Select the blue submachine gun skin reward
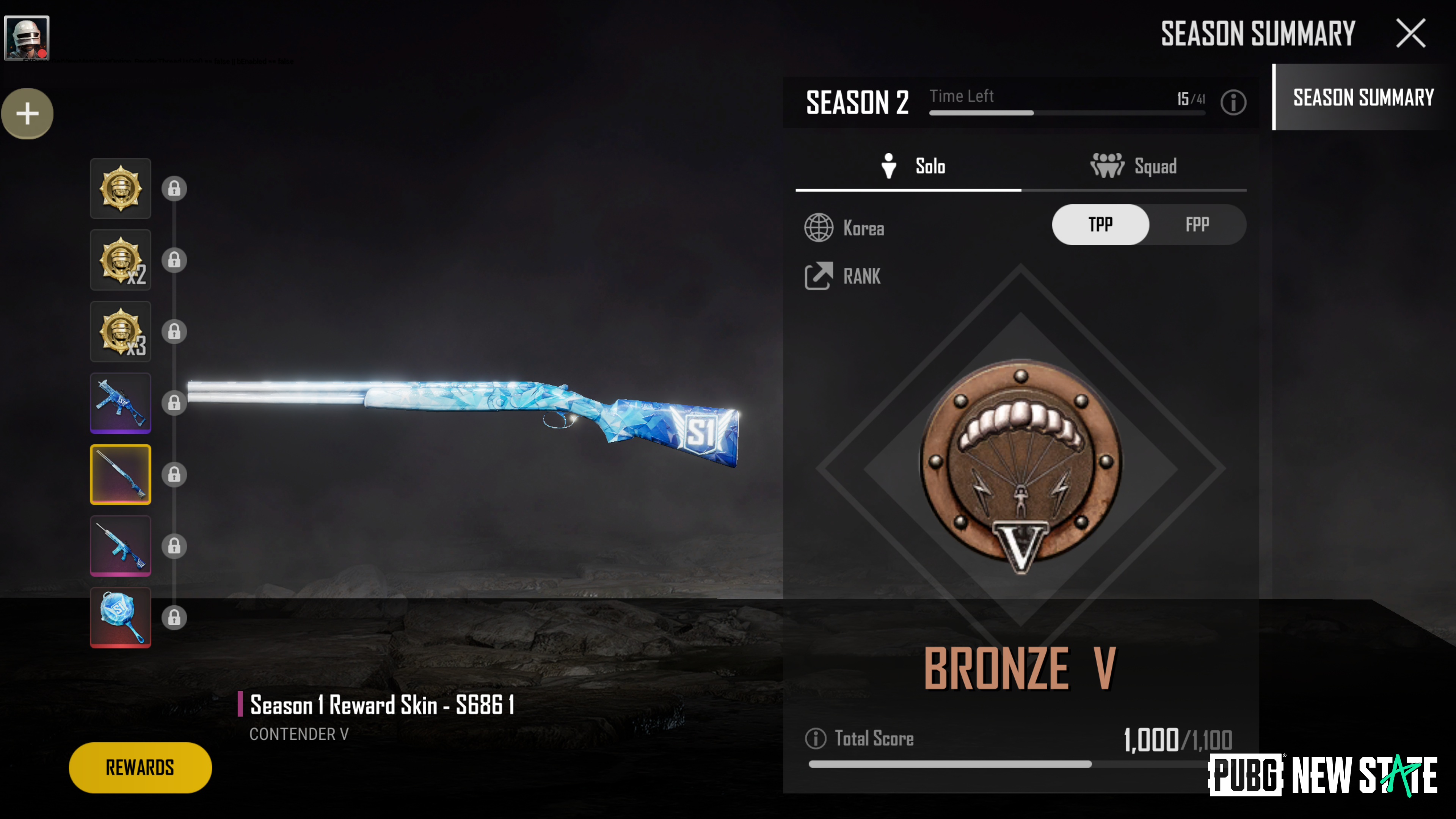 coord(121,402)
